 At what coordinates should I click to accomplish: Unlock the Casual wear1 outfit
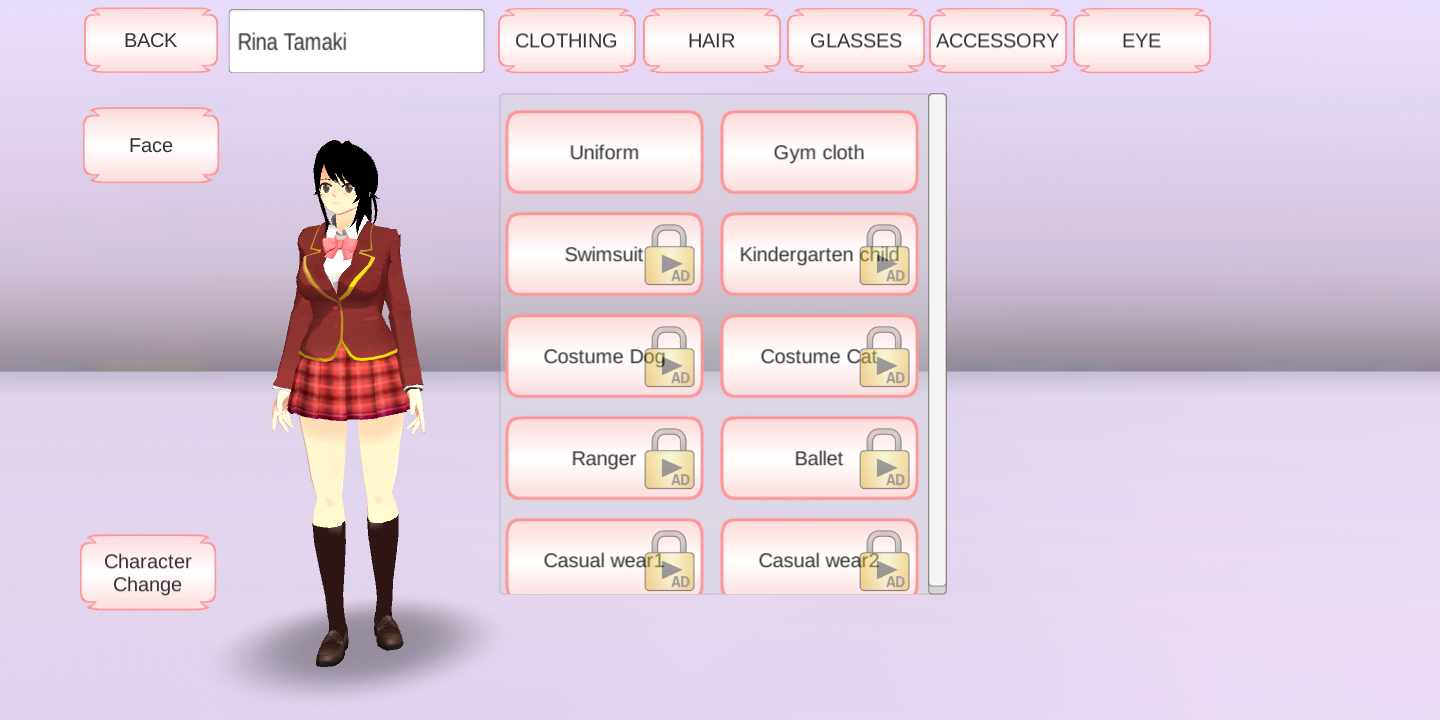(604, 559)
